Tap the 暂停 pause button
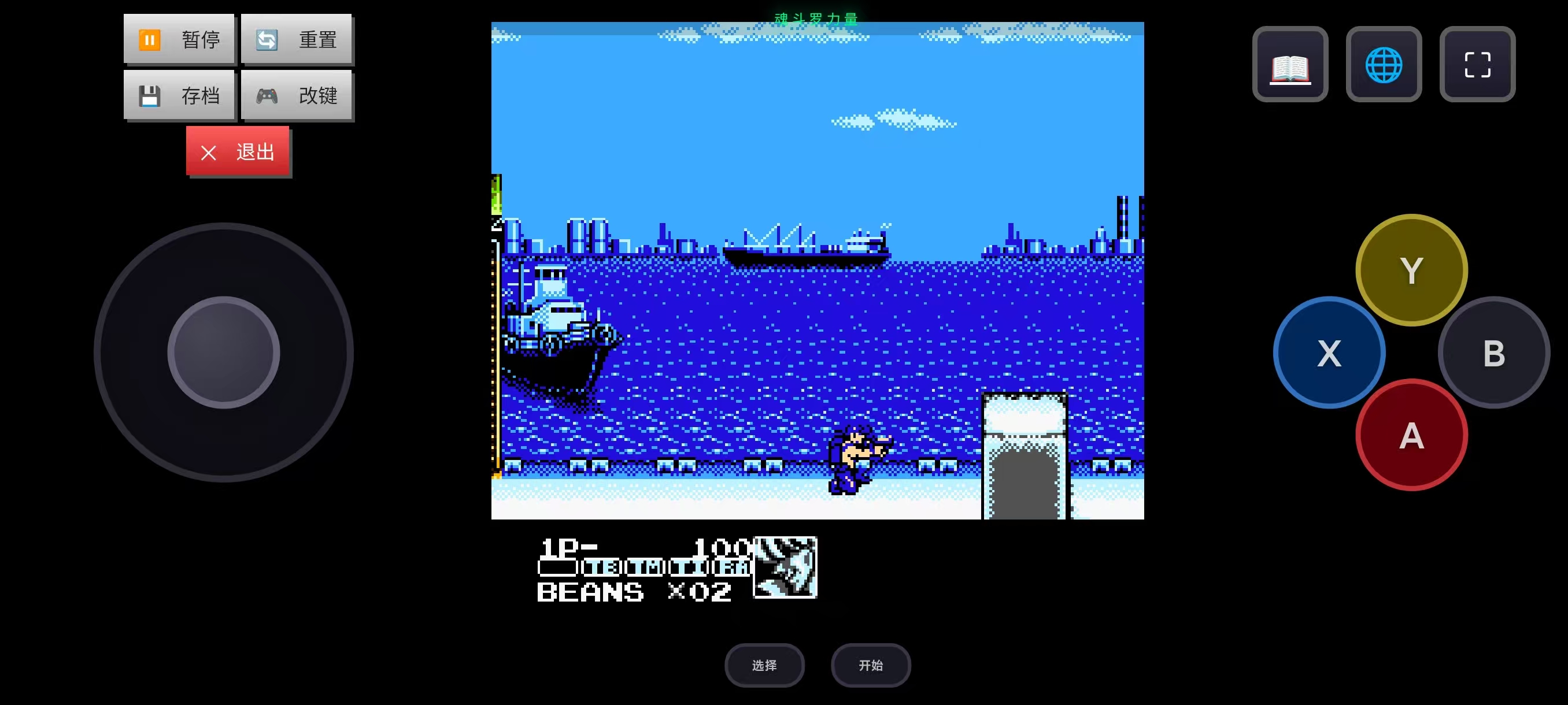The width and height of the screenshot is (1568, 705). pos(179,39)
